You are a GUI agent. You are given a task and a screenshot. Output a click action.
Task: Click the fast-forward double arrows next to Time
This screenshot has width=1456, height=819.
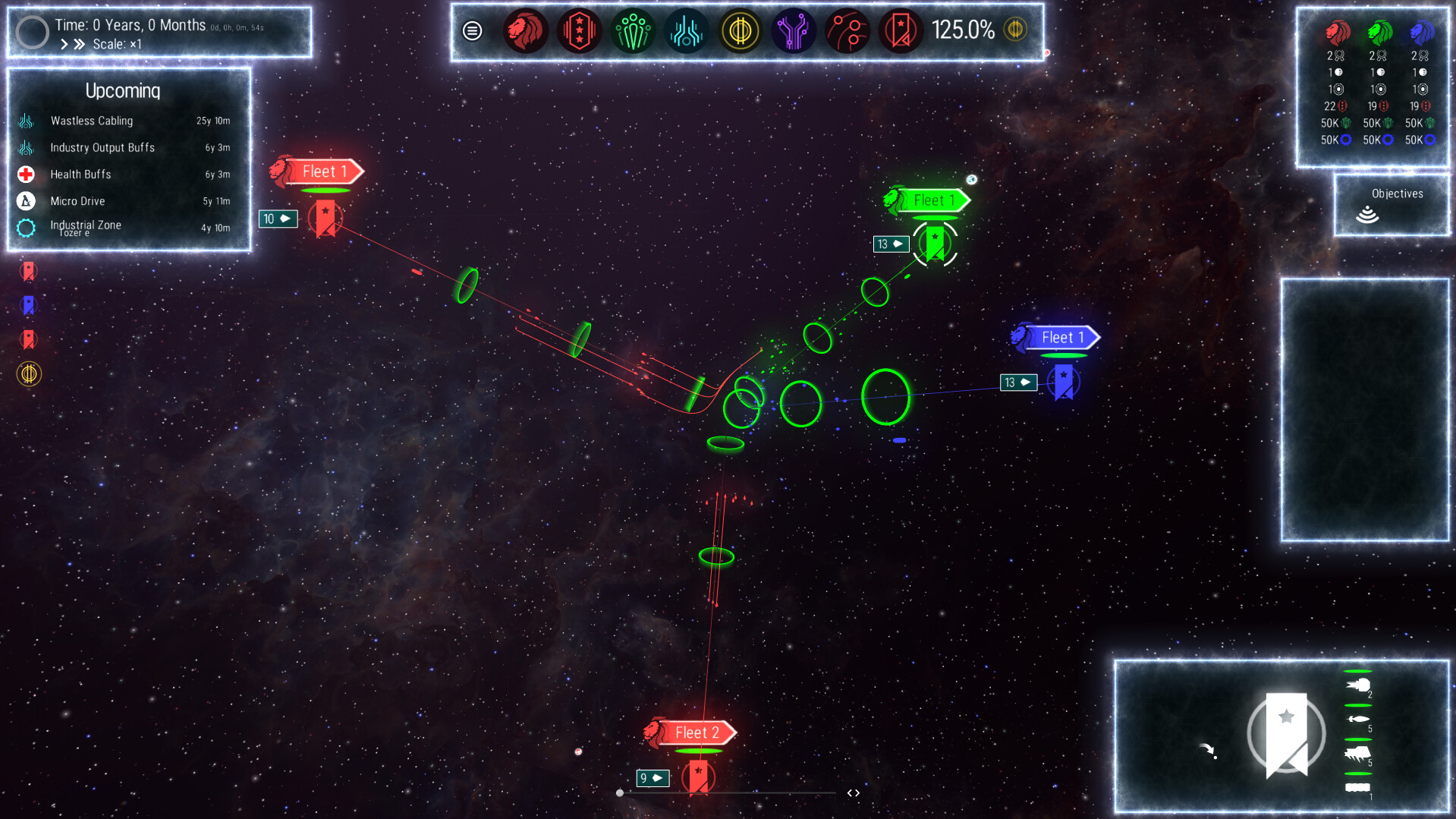pyautogui.click(x=79, y=43)
